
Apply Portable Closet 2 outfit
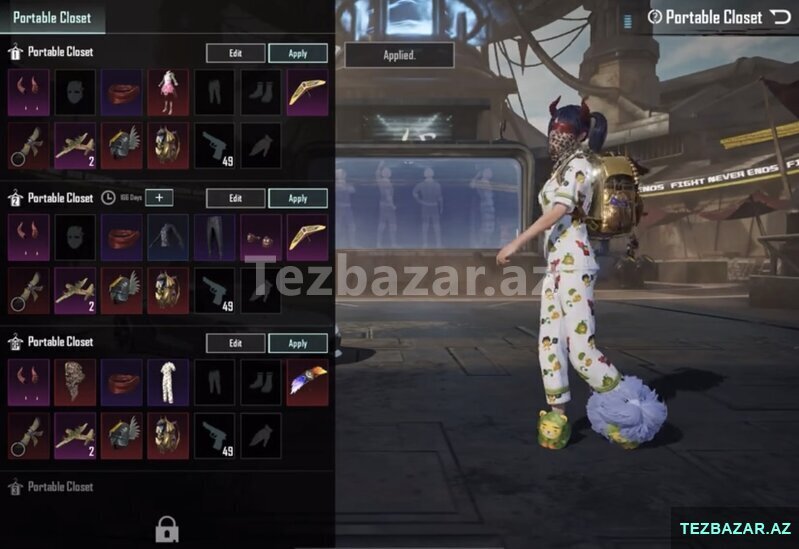298,198
